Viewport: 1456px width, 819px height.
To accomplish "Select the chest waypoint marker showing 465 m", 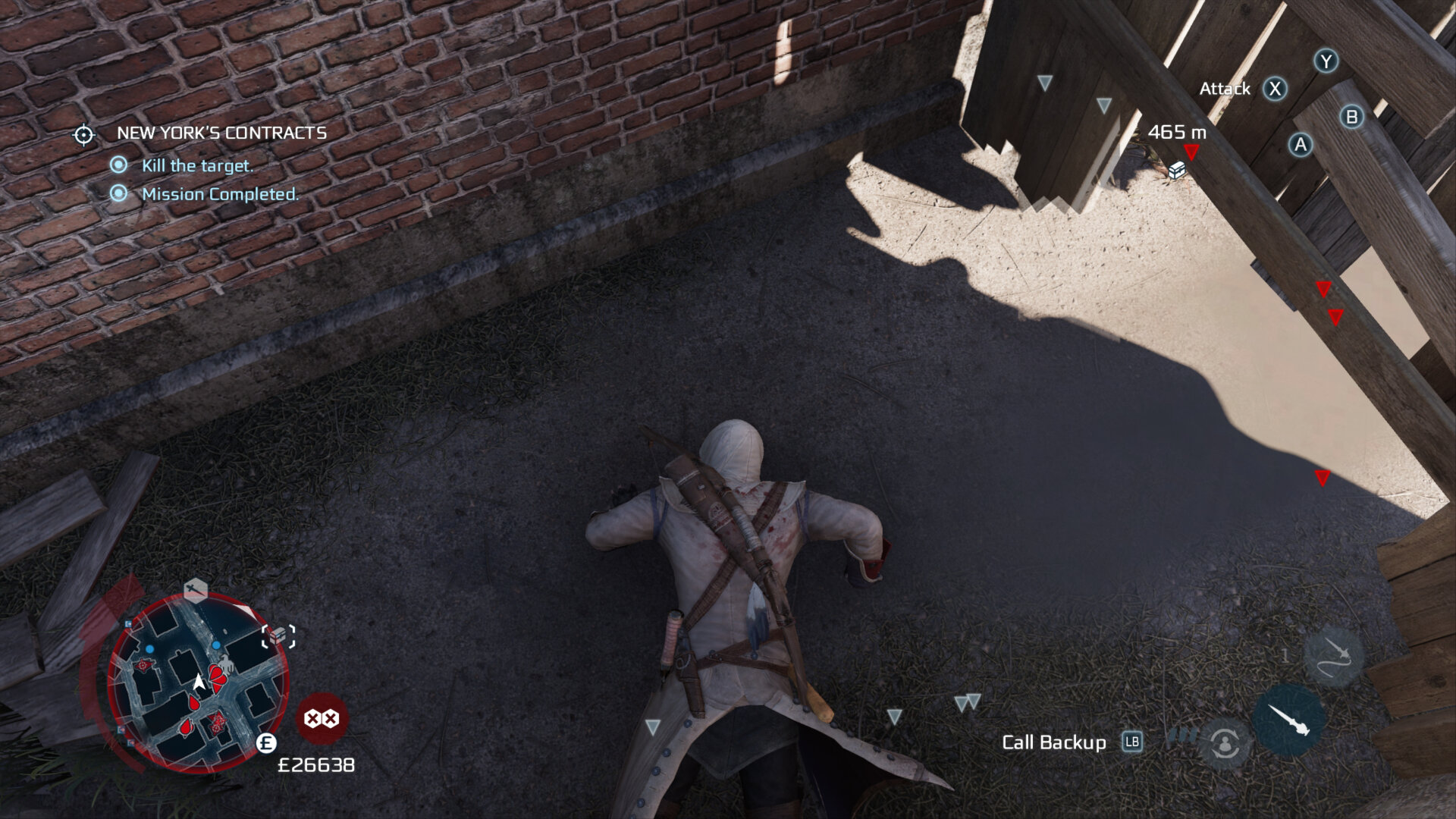I will [x=1177, y=170].
